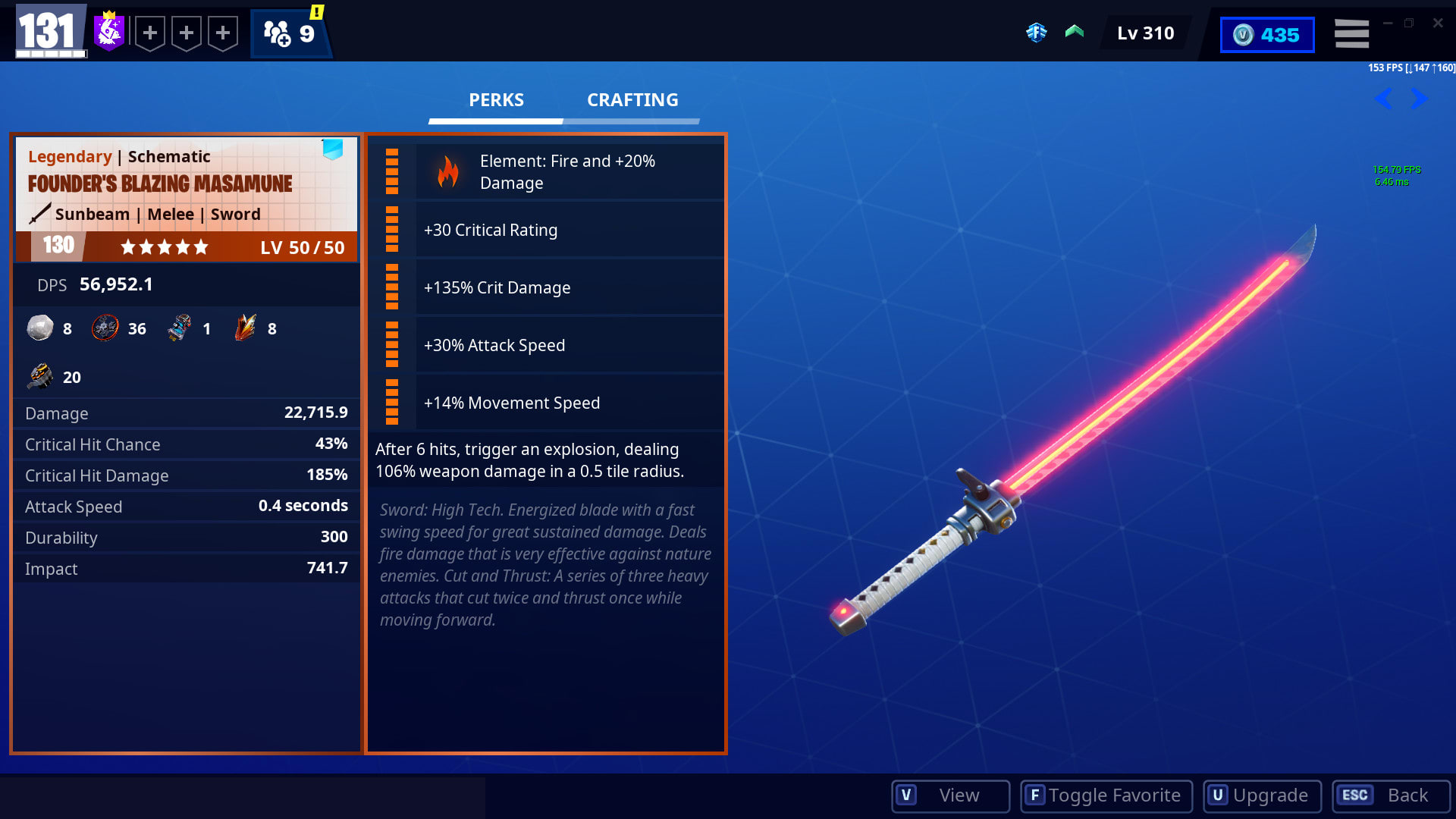Show the previous schematic with left arrow
Image resolution: width=1456 pixels, height=819 pixels.
1383,99
